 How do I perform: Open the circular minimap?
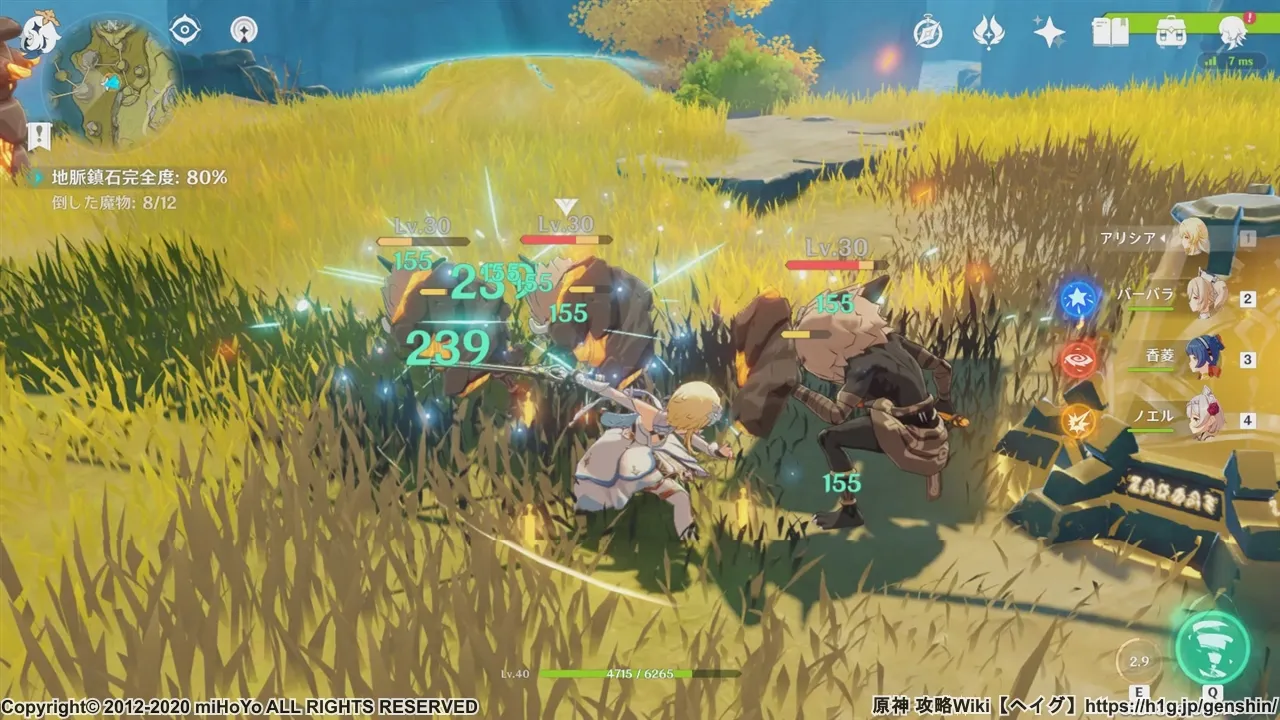tap(111, 81)
